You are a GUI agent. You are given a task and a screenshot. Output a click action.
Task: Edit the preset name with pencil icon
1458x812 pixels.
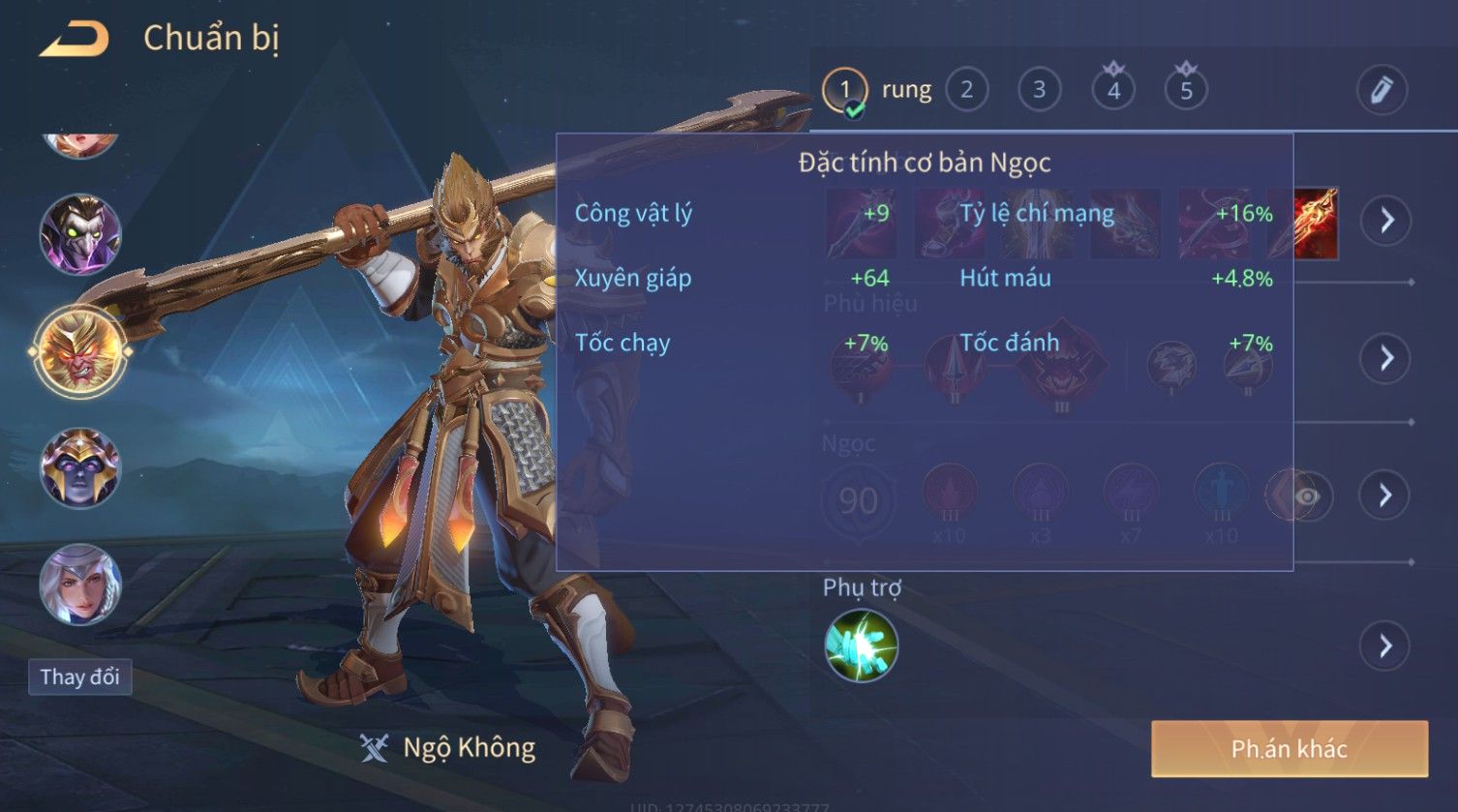(x=1382, y=90)
